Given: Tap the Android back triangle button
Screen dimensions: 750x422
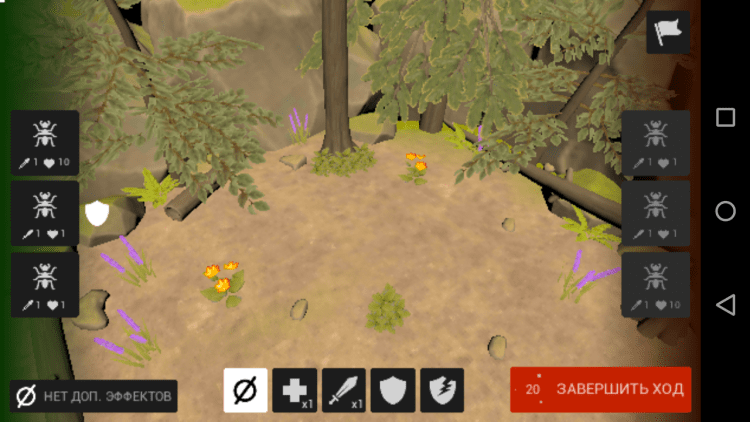Looking at the screenshot, I should [x=725, y=304].
